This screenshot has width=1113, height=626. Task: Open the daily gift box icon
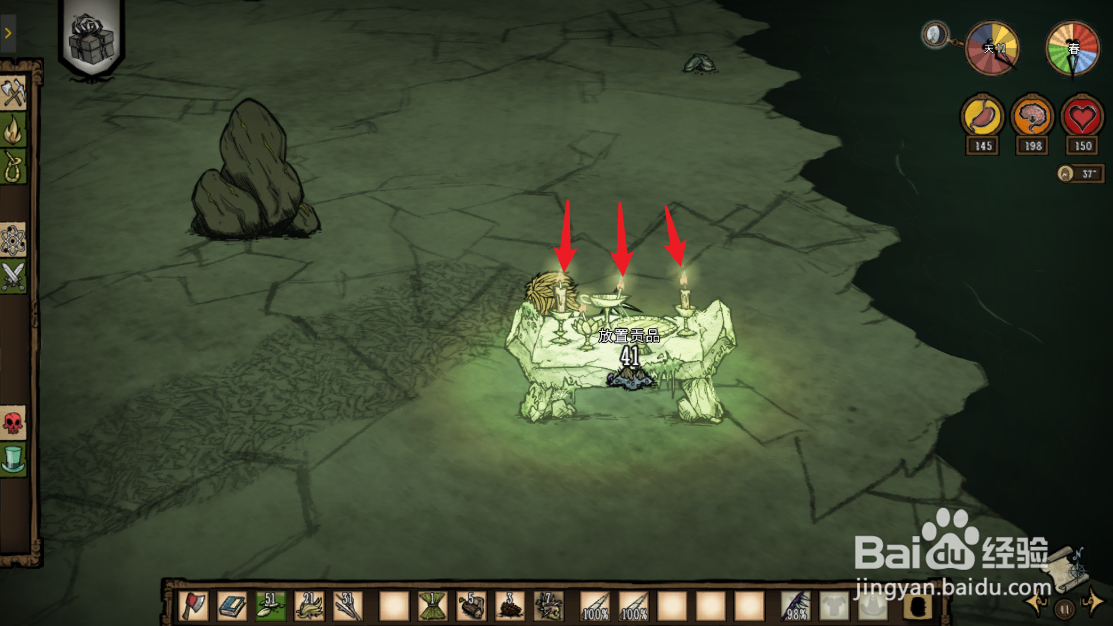91,38
